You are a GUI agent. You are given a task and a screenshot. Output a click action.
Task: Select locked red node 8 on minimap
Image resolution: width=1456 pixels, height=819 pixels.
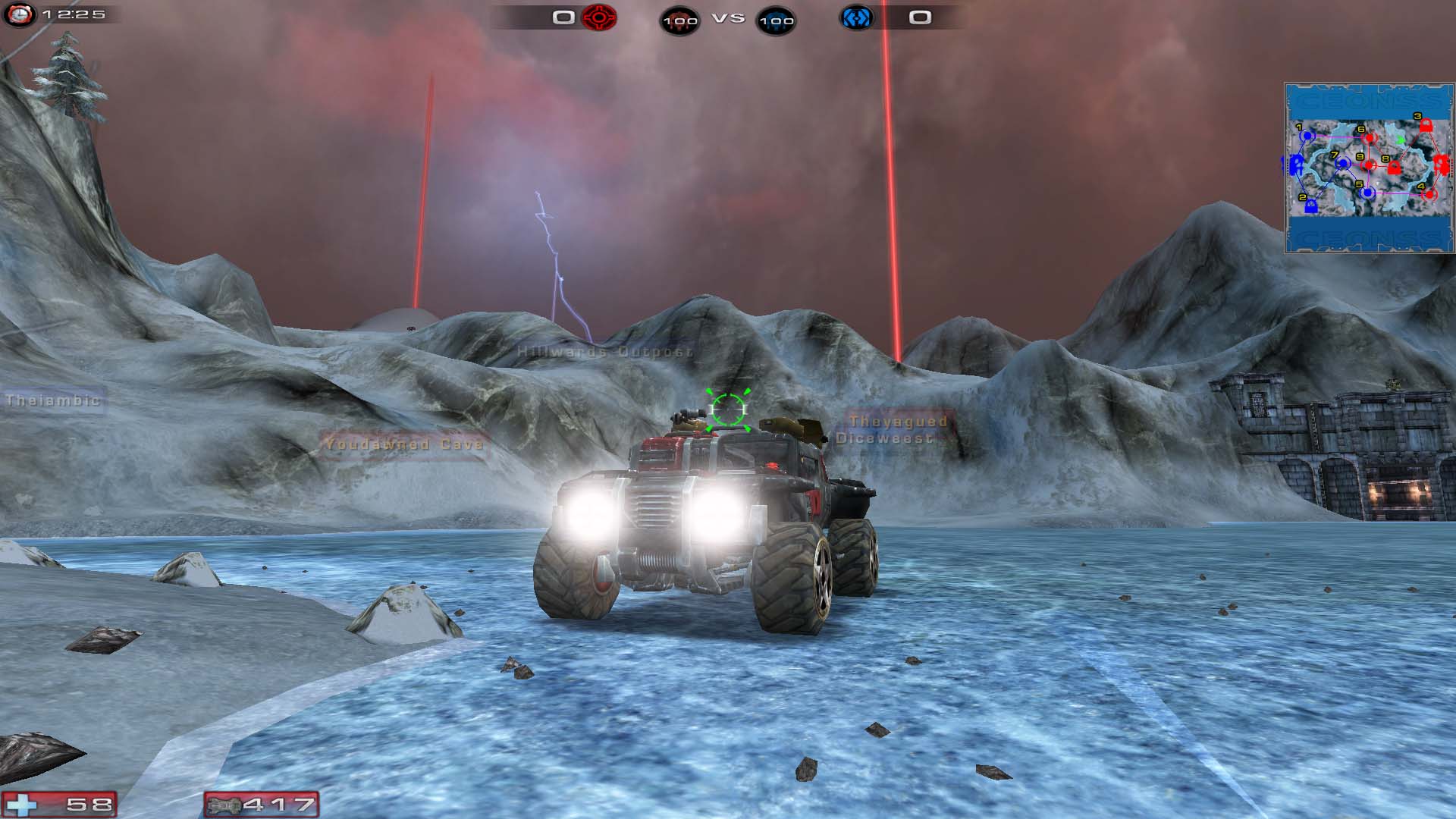(x=1394, y=168)
